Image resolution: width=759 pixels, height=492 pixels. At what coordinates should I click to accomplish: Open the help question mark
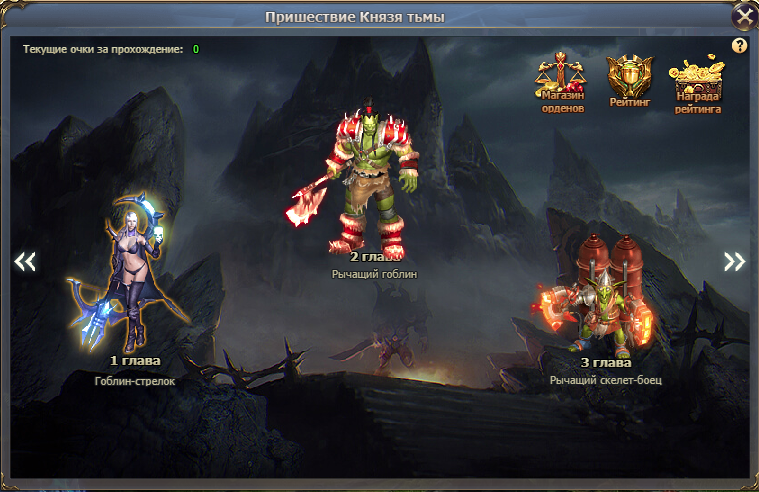(740, 45)
